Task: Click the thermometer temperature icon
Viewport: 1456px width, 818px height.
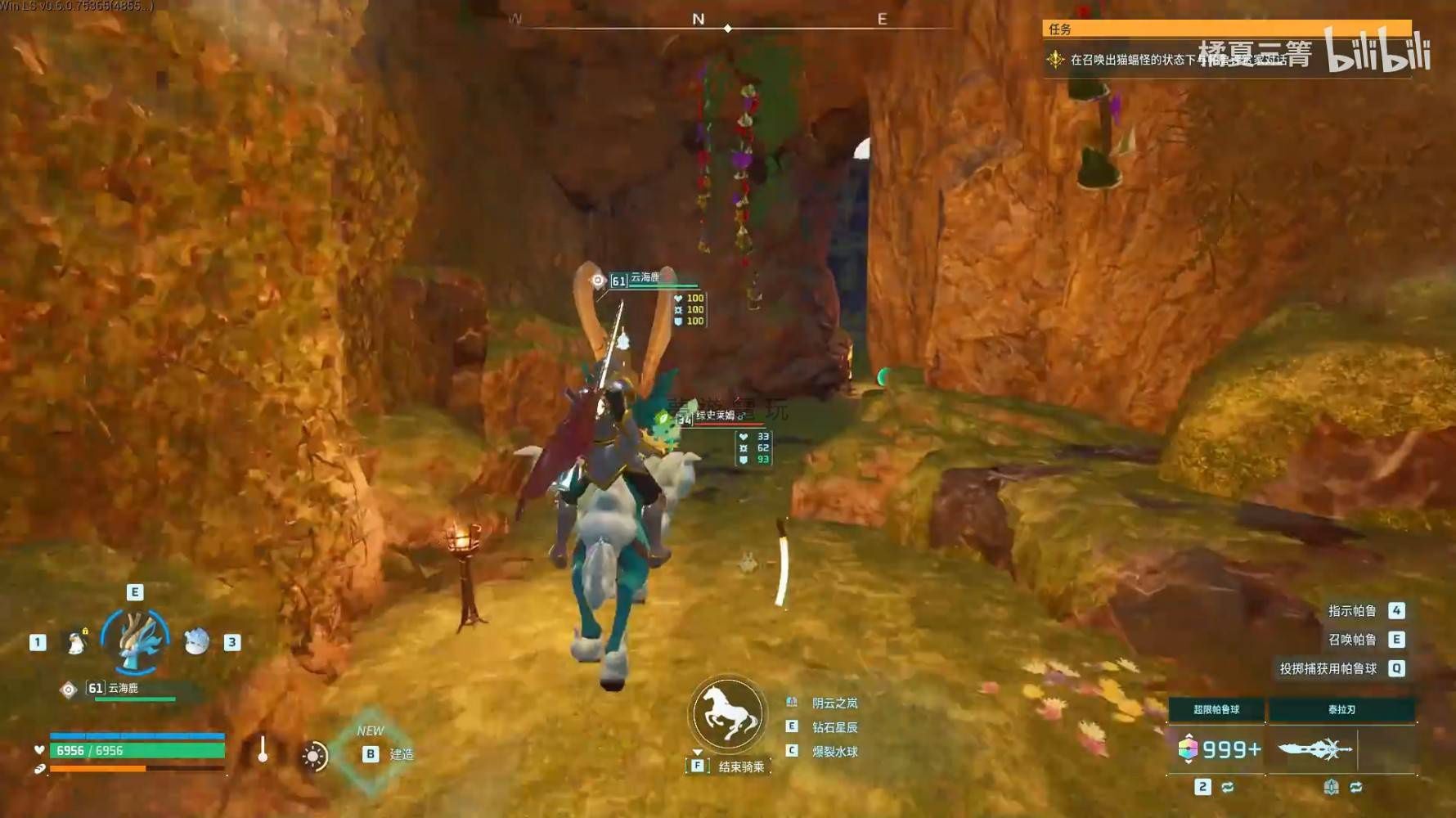Action: tap(263, 750)
